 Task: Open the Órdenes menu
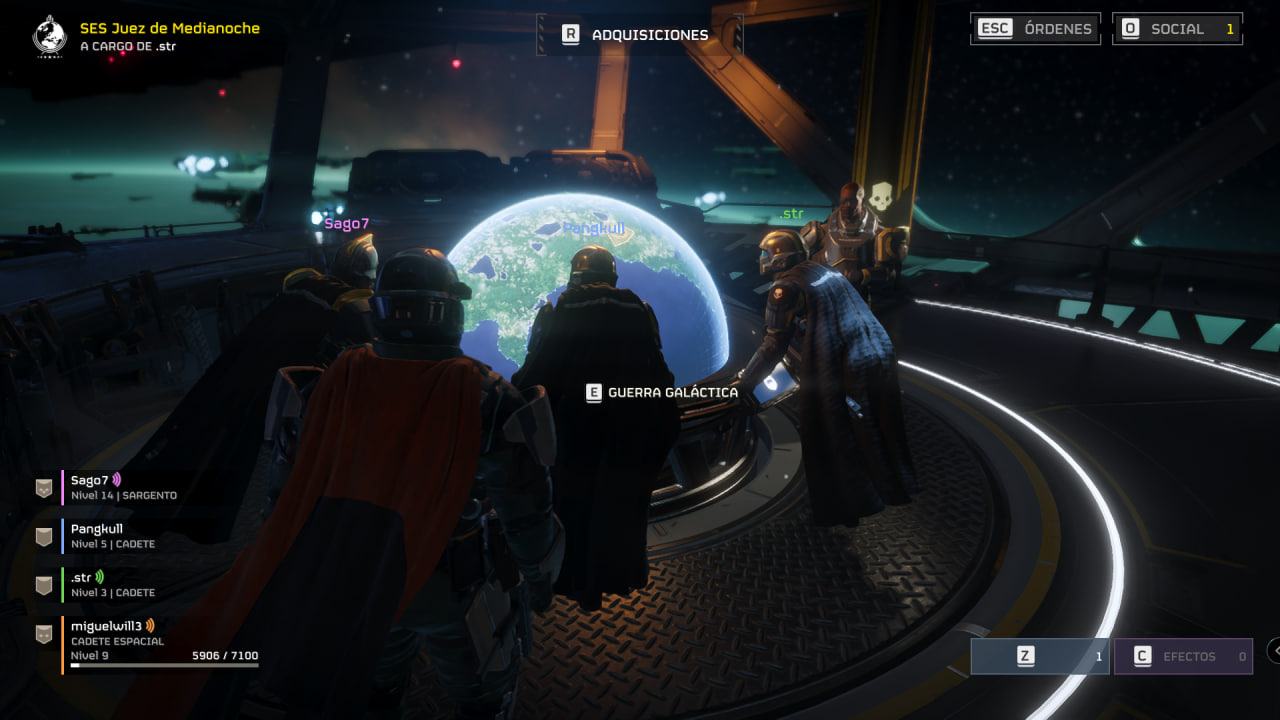[1035, 29]
